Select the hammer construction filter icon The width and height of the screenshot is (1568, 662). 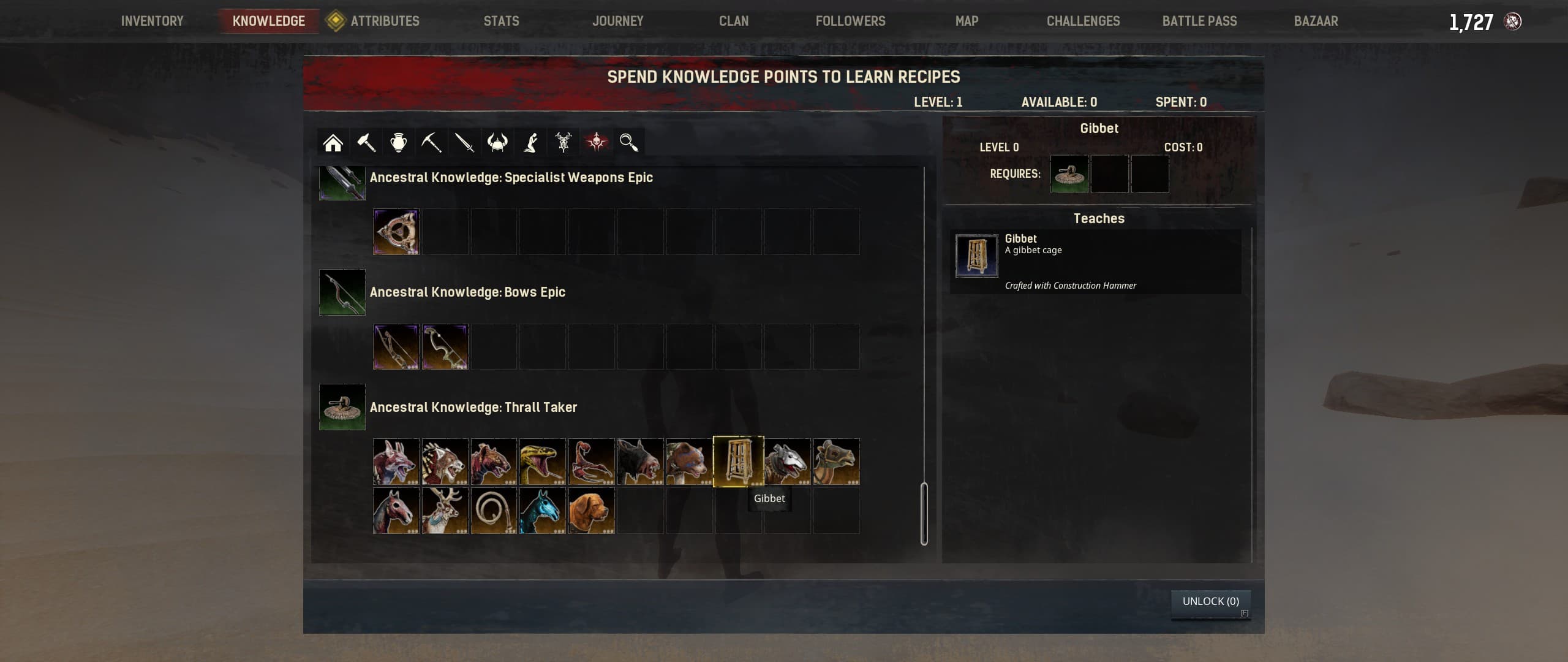point(366,142)
